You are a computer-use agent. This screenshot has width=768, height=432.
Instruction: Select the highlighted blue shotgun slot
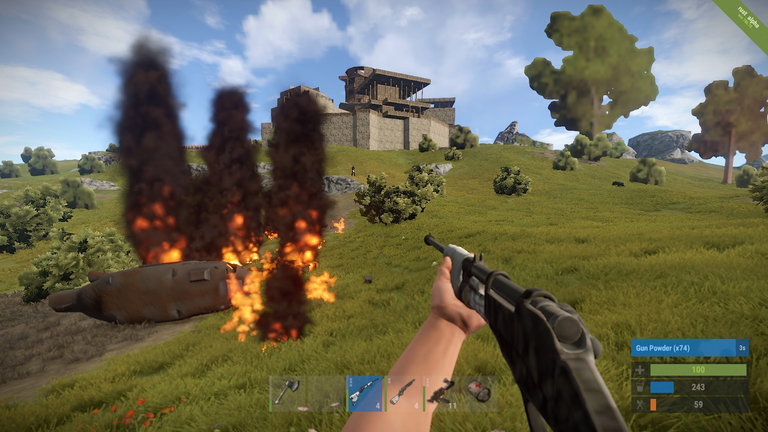365,393
